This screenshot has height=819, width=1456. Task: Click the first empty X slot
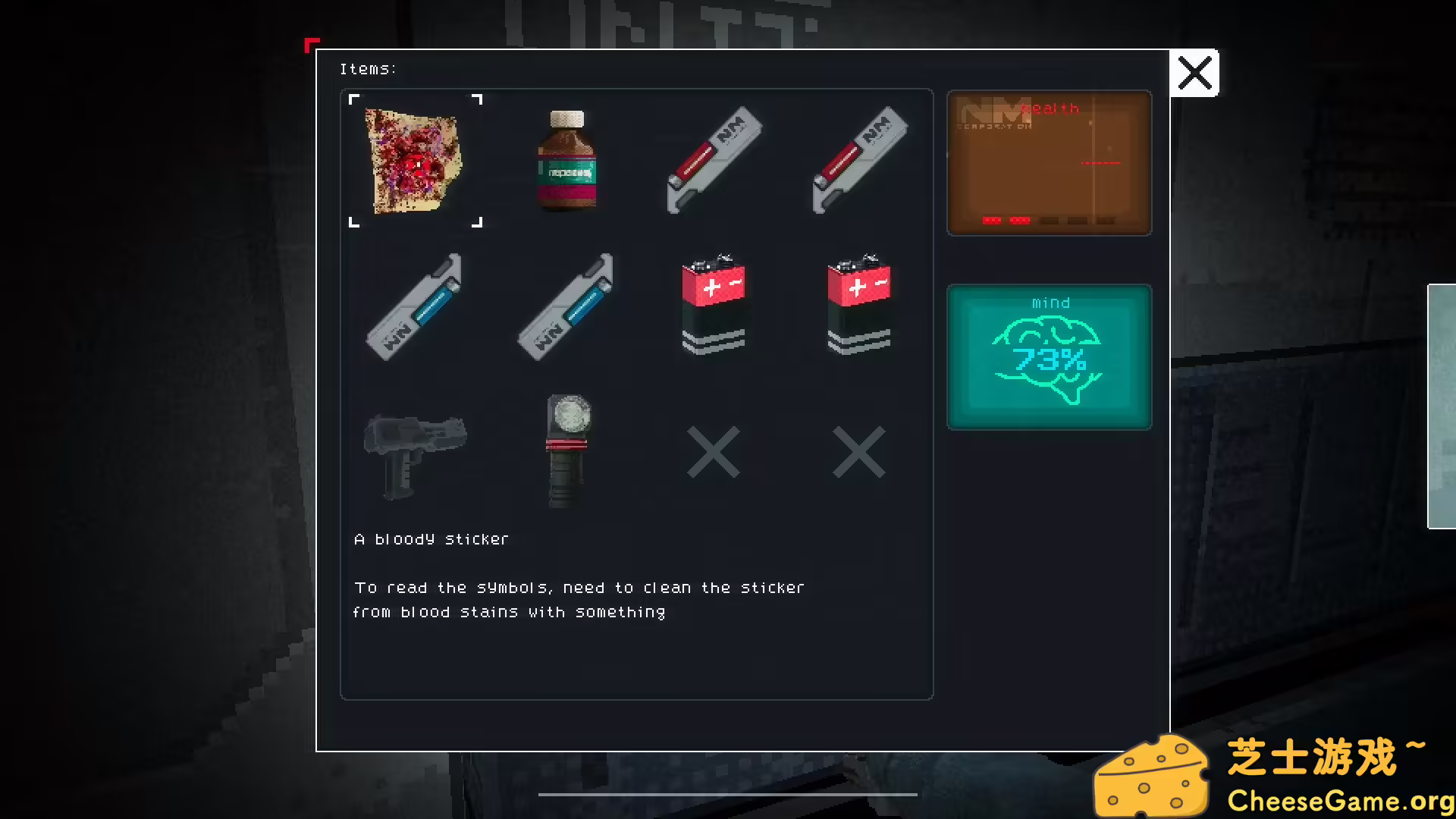tap(714, 450)
